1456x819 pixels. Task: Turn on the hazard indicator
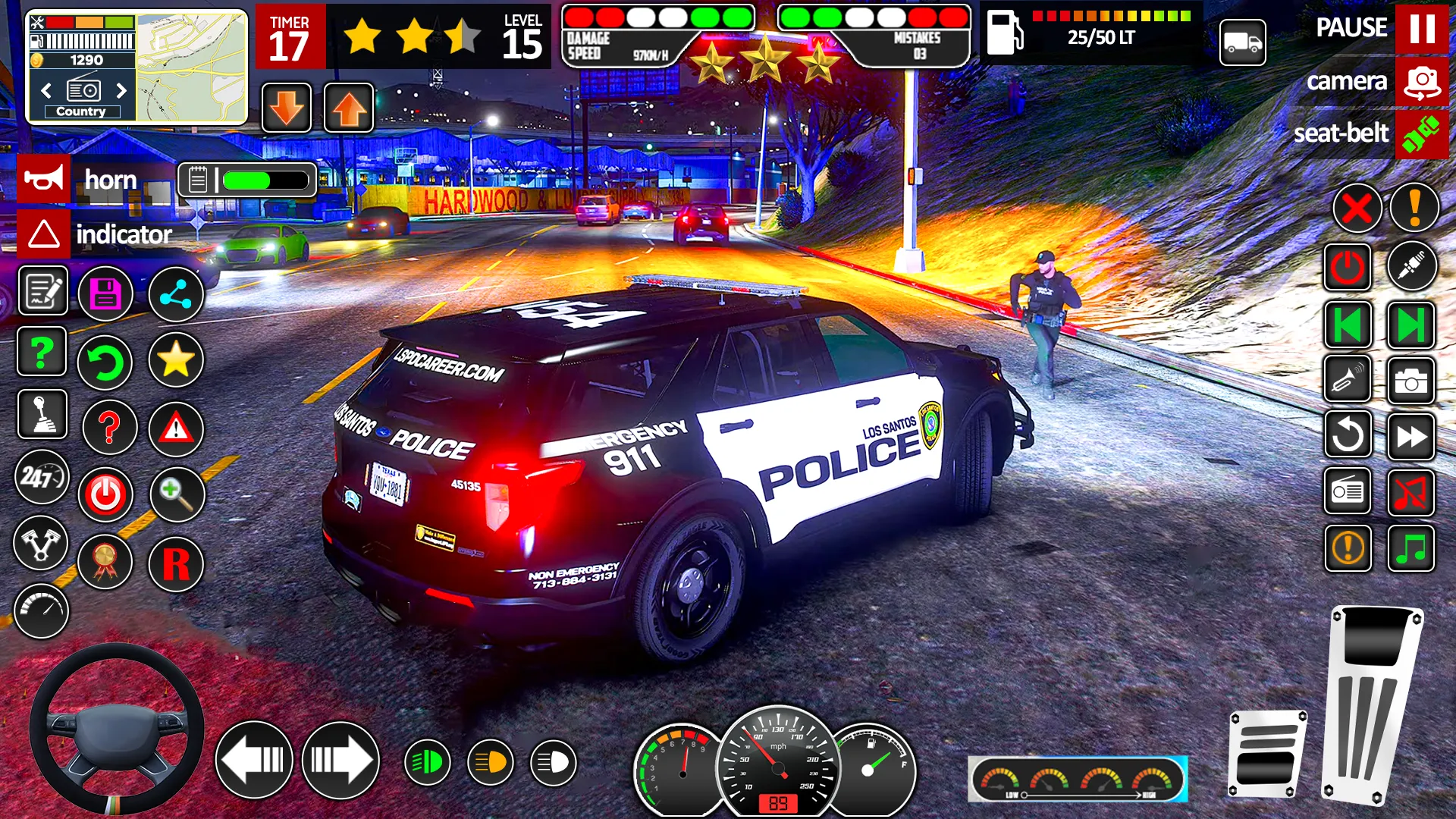44,234
